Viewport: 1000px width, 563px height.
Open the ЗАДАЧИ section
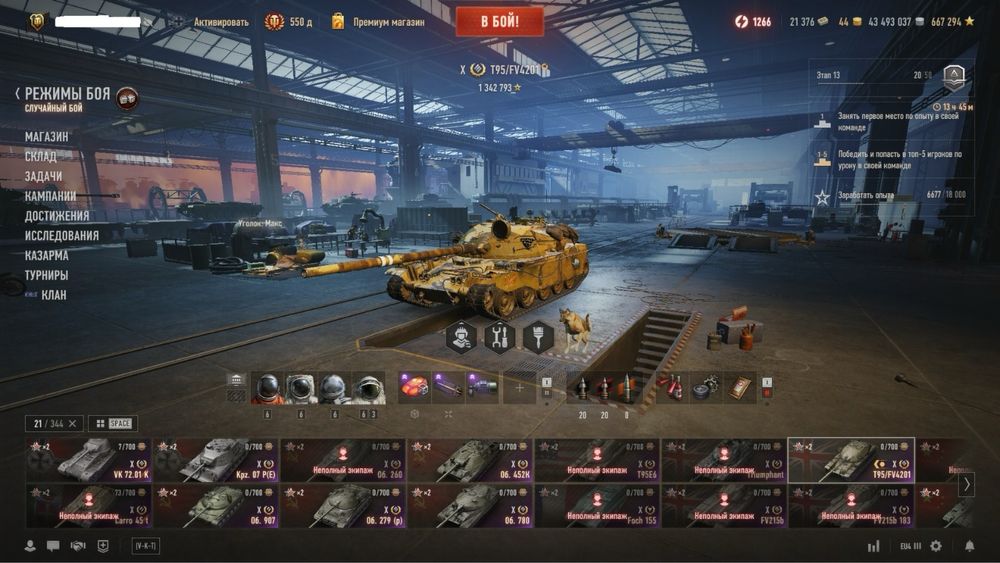tap(43, 176)
